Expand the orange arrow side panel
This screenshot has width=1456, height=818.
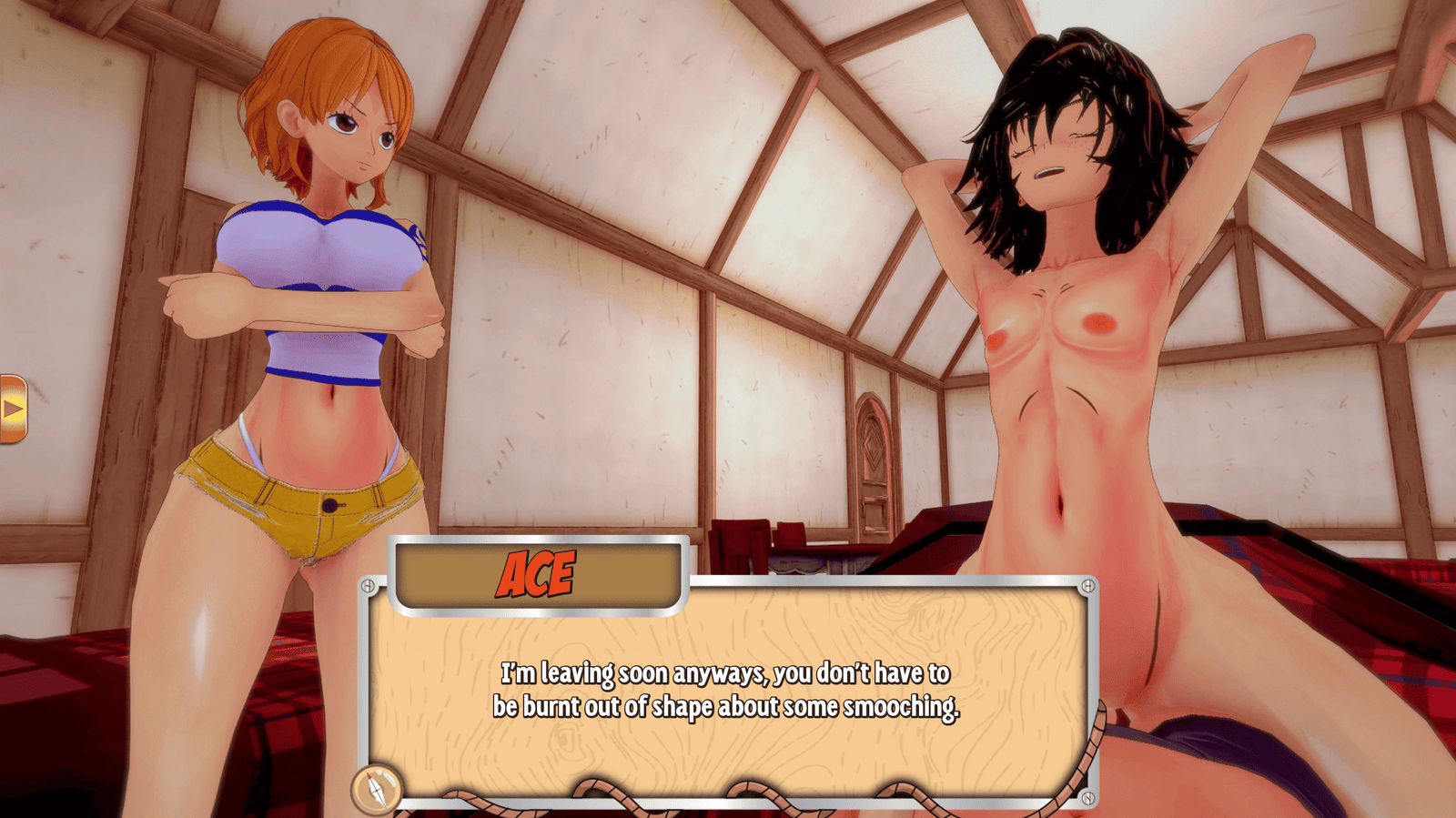(x=13, y=409)
